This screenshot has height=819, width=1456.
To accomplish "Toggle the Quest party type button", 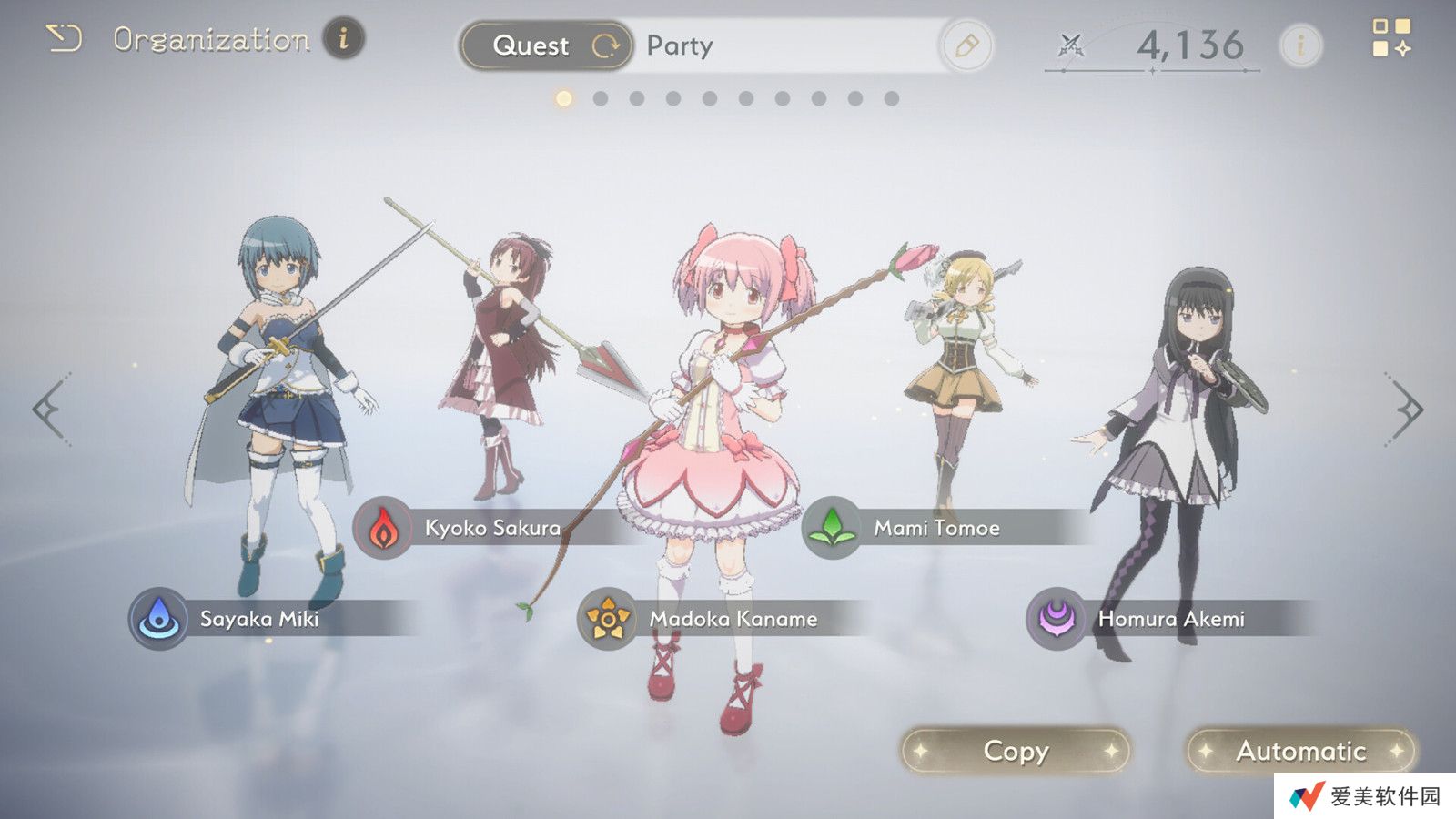I will tap(546, 45).
